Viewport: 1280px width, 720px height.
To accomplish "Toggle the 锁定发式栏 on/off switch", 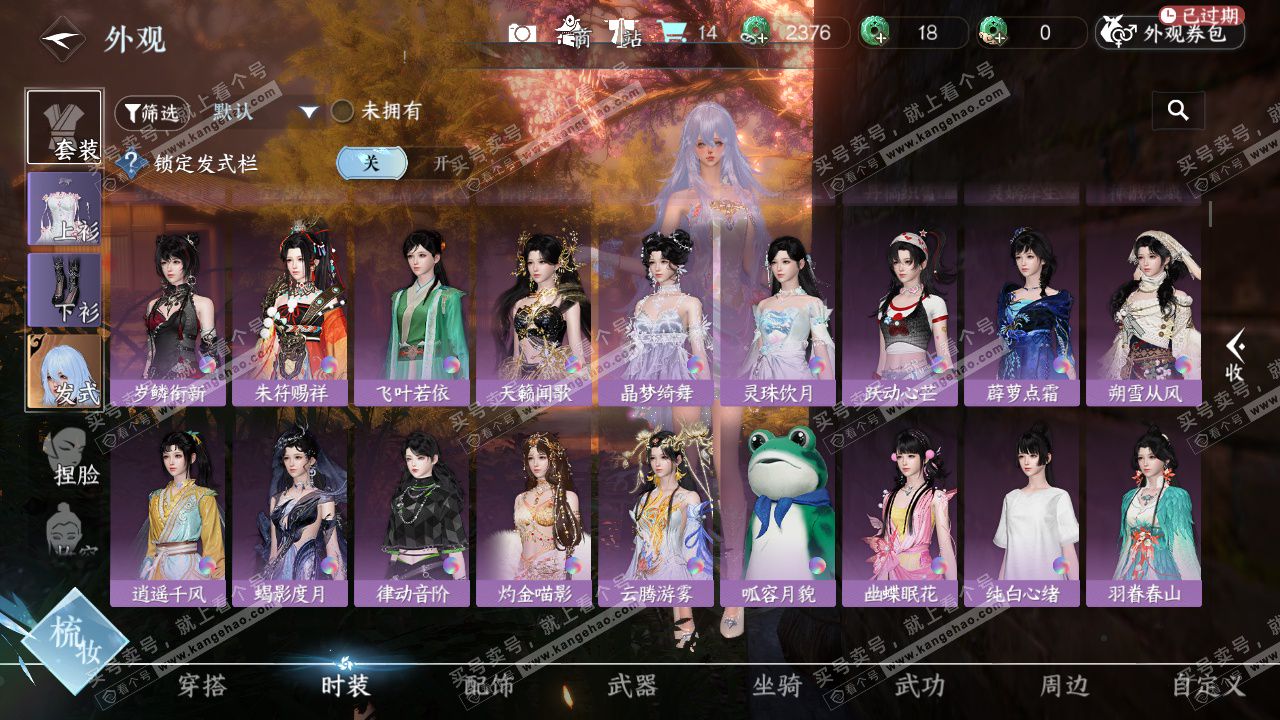I will point(404,163).
